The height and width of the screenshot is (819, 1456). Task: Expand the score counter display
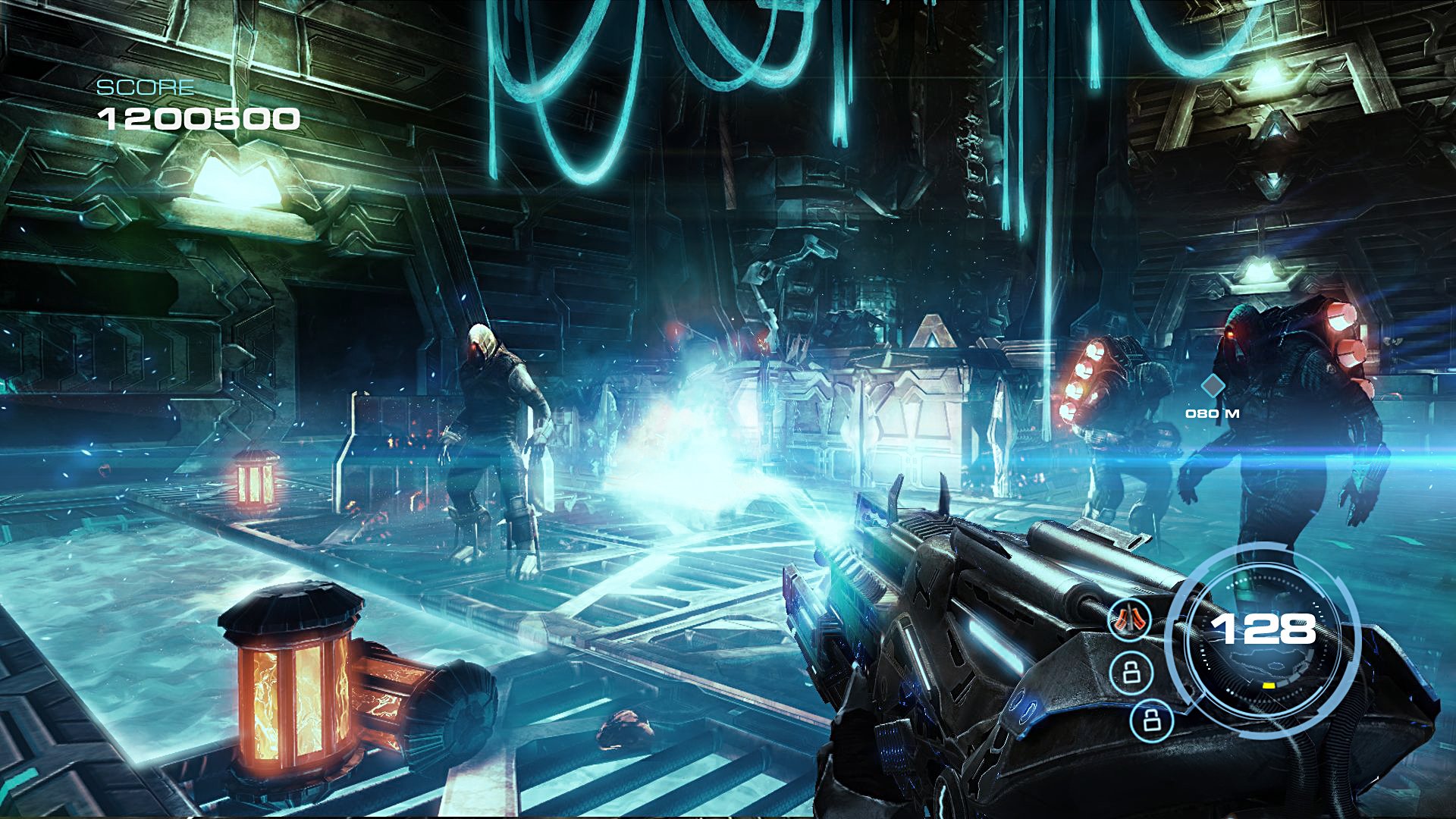(x=199, y=118)
